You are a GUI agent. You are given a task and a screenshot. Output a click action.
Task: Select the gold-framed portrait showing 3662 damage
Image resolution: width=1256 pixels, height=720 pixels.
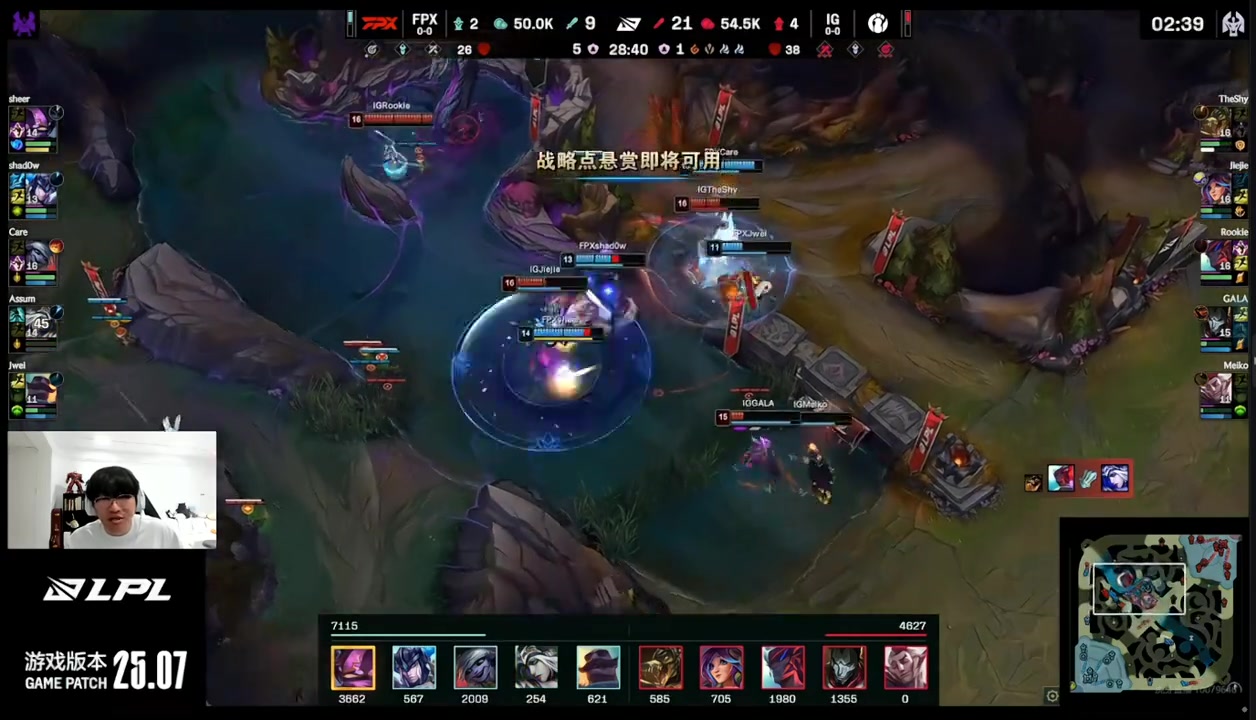point(352,668)
